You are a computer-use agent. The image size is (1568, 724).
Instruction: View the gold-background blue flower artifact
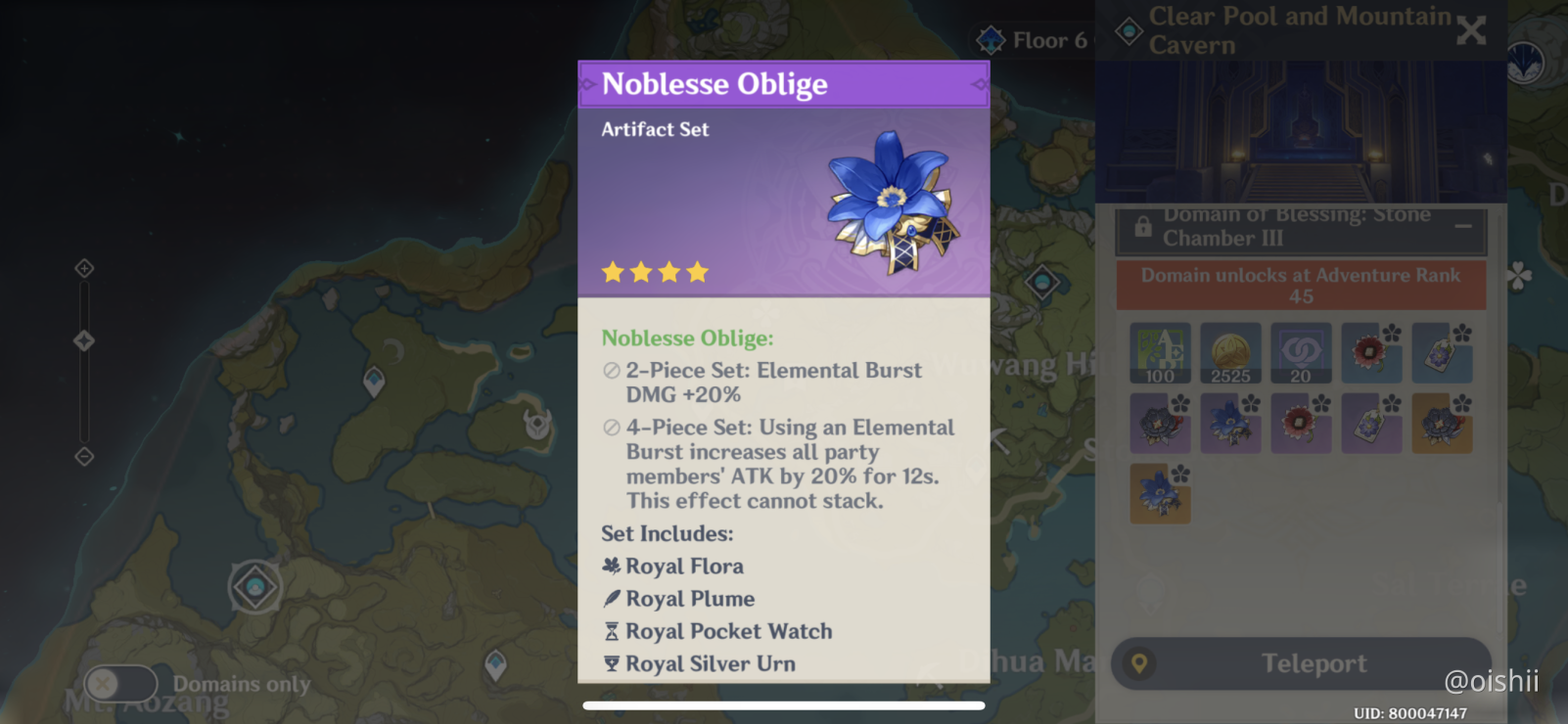(x=1160, y=493)
